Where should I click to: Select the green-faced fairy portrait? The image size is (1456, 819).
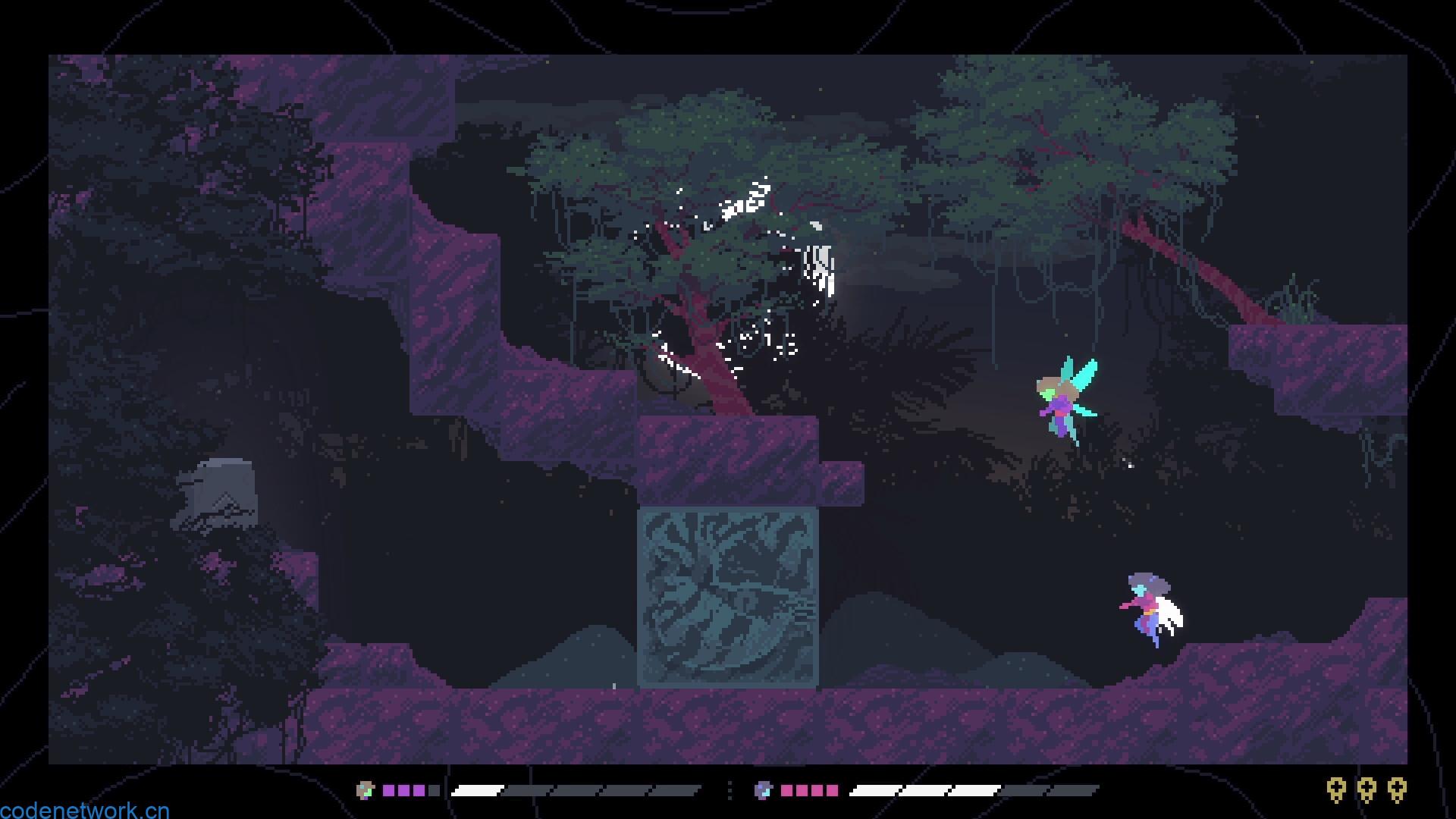366,790
